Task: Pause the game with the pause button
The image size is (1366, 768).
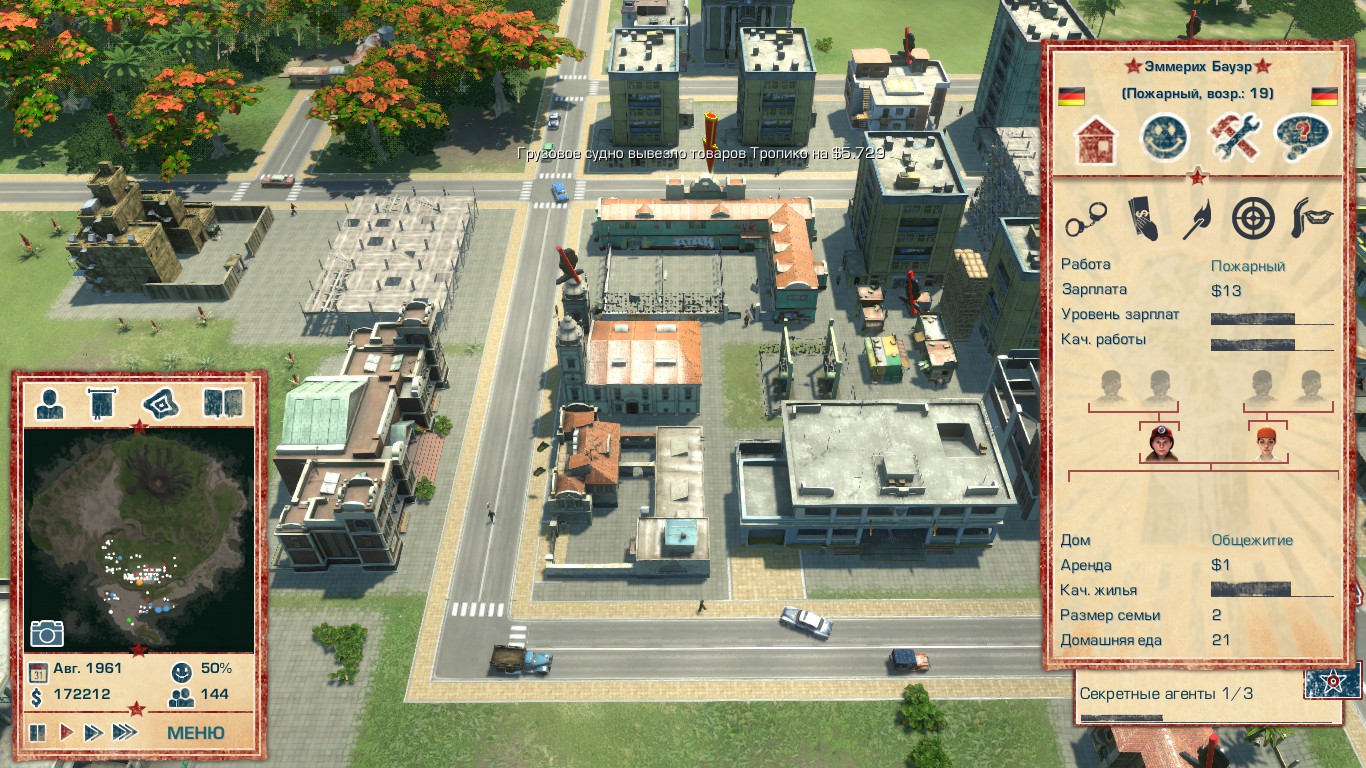Action: (x=37, y=732)
